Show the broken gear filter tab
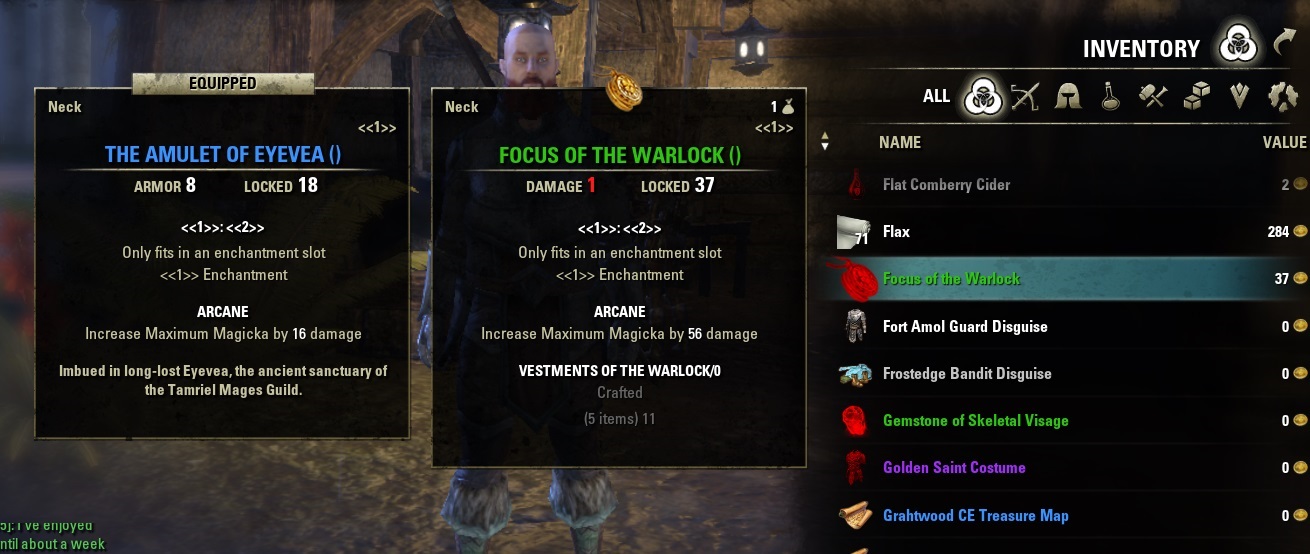 [x=1283, y=96]
